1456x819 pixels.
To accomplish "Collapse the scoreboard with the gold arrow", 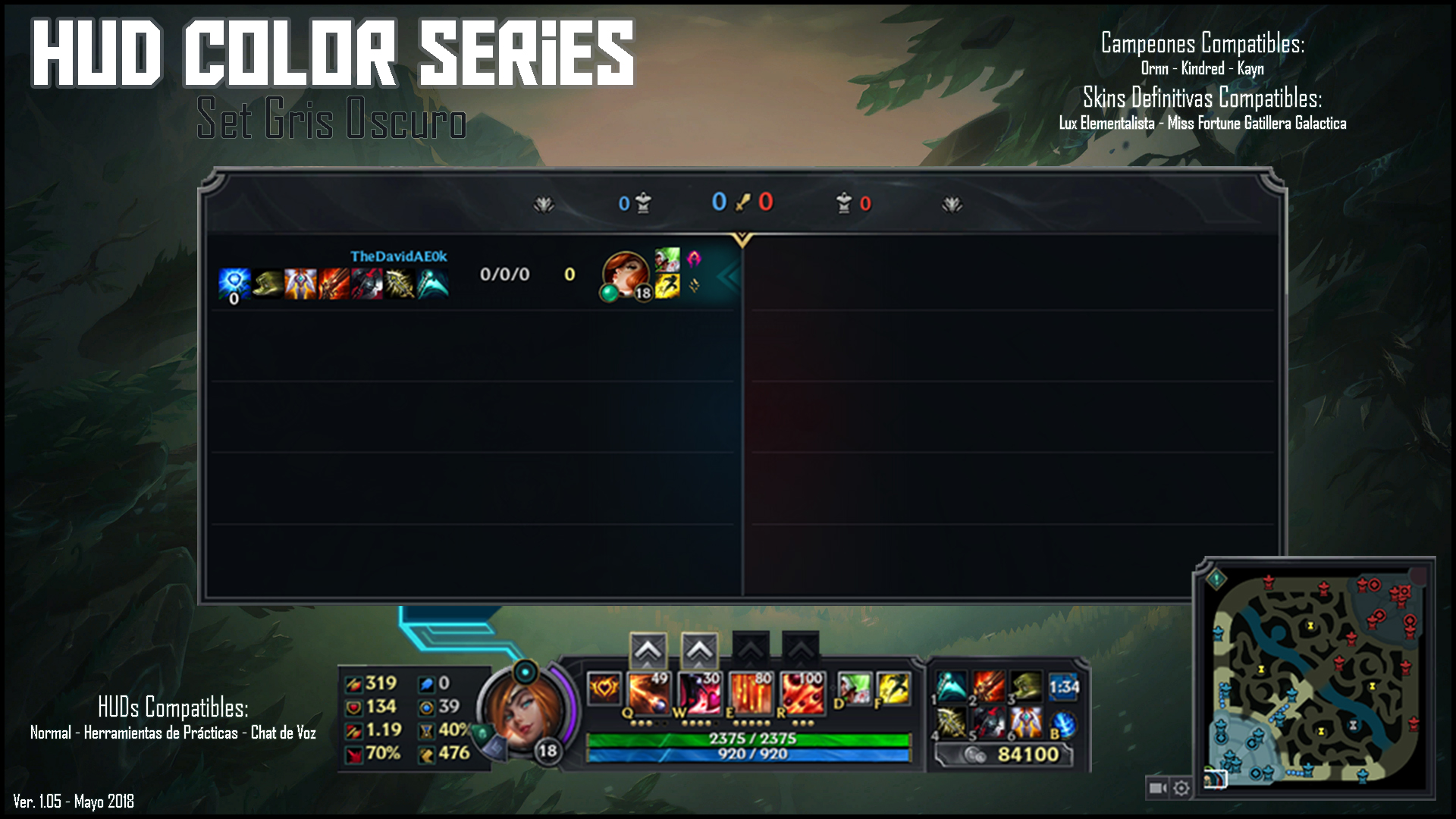I will point(743,235).
